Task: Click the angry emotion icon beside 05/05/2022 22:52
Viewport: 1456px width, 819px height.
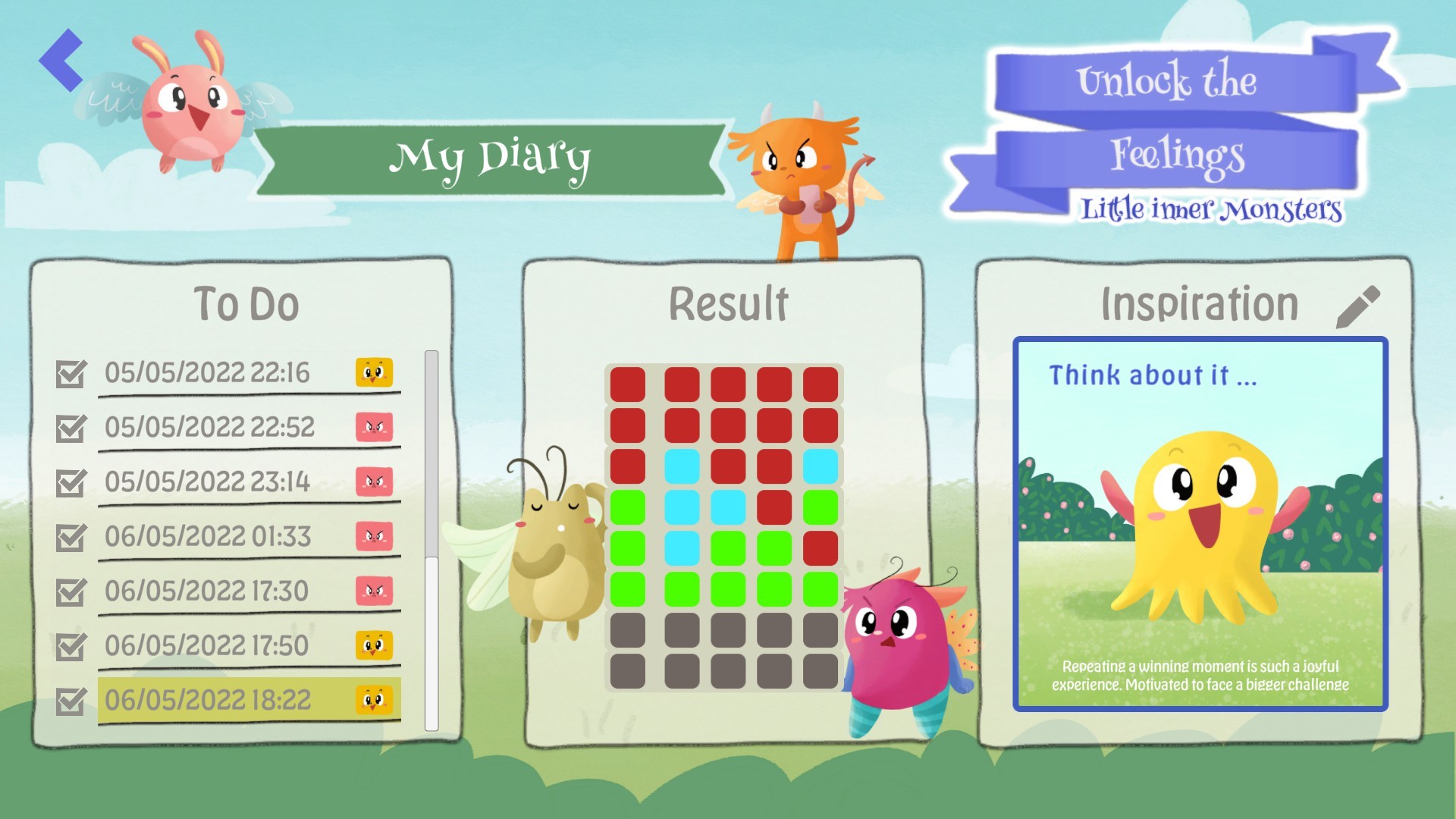Action: [375, 427]
